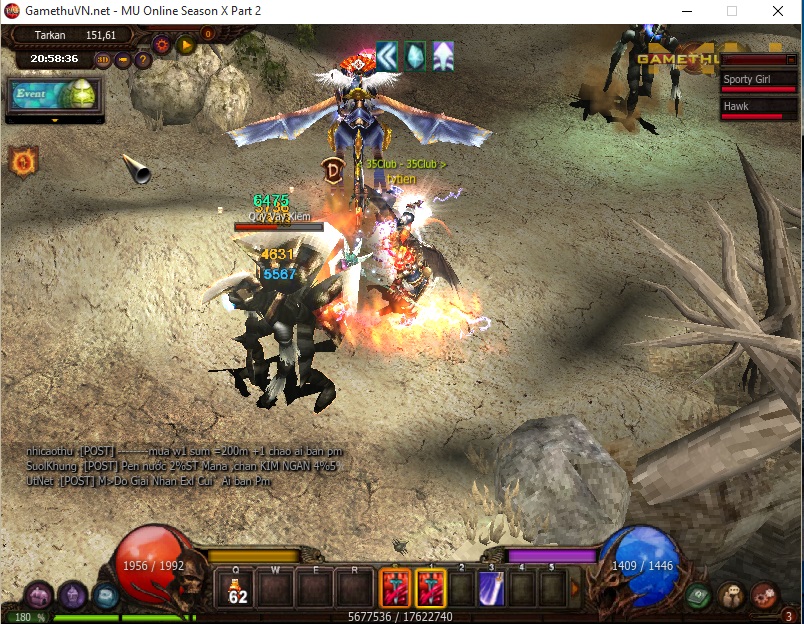Click the round button beside the 3D button
Viewport: 804px width, 624px height.
[x=123, y=59]
